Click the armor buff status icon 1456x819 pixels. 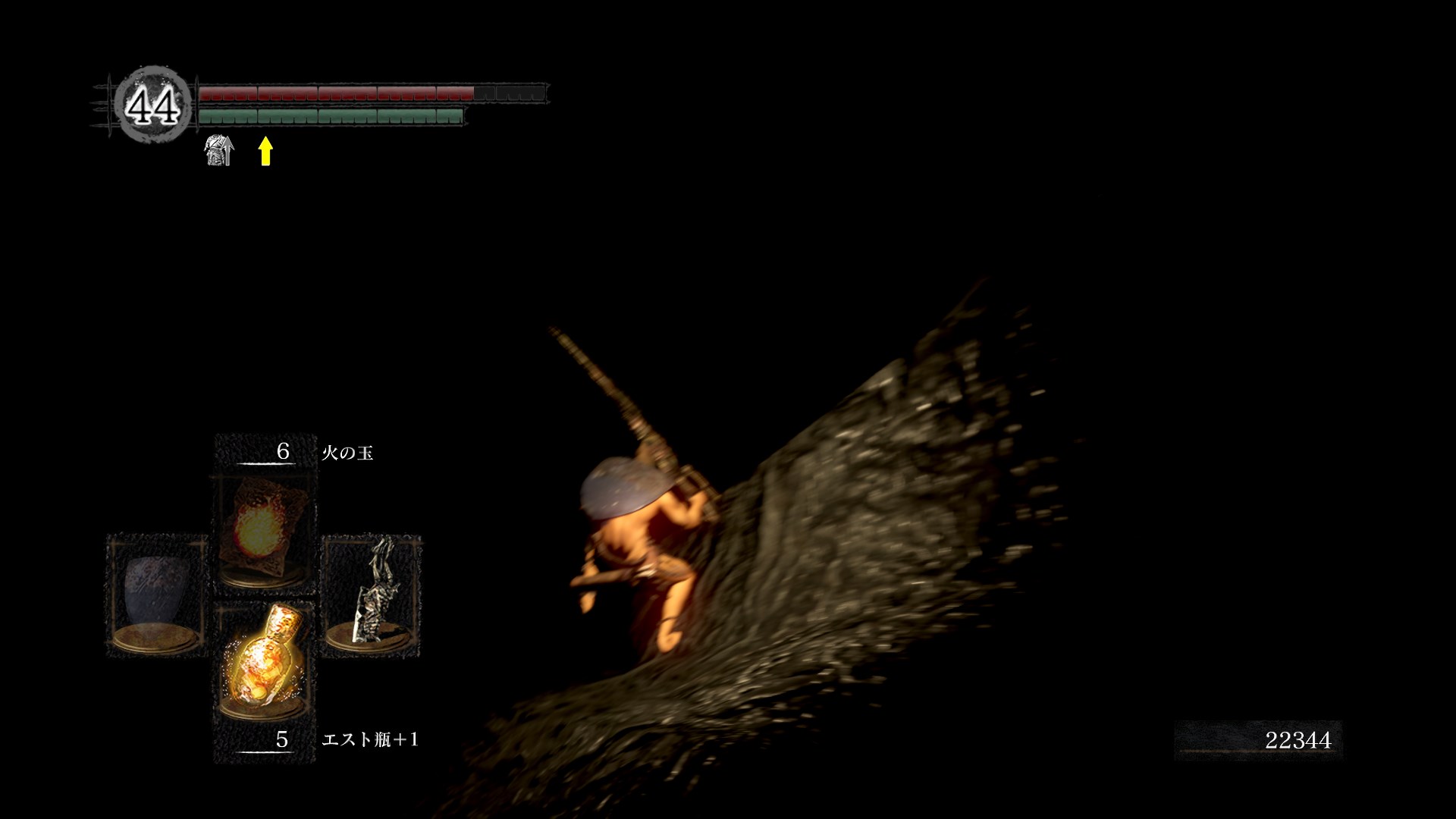point(219,150)
